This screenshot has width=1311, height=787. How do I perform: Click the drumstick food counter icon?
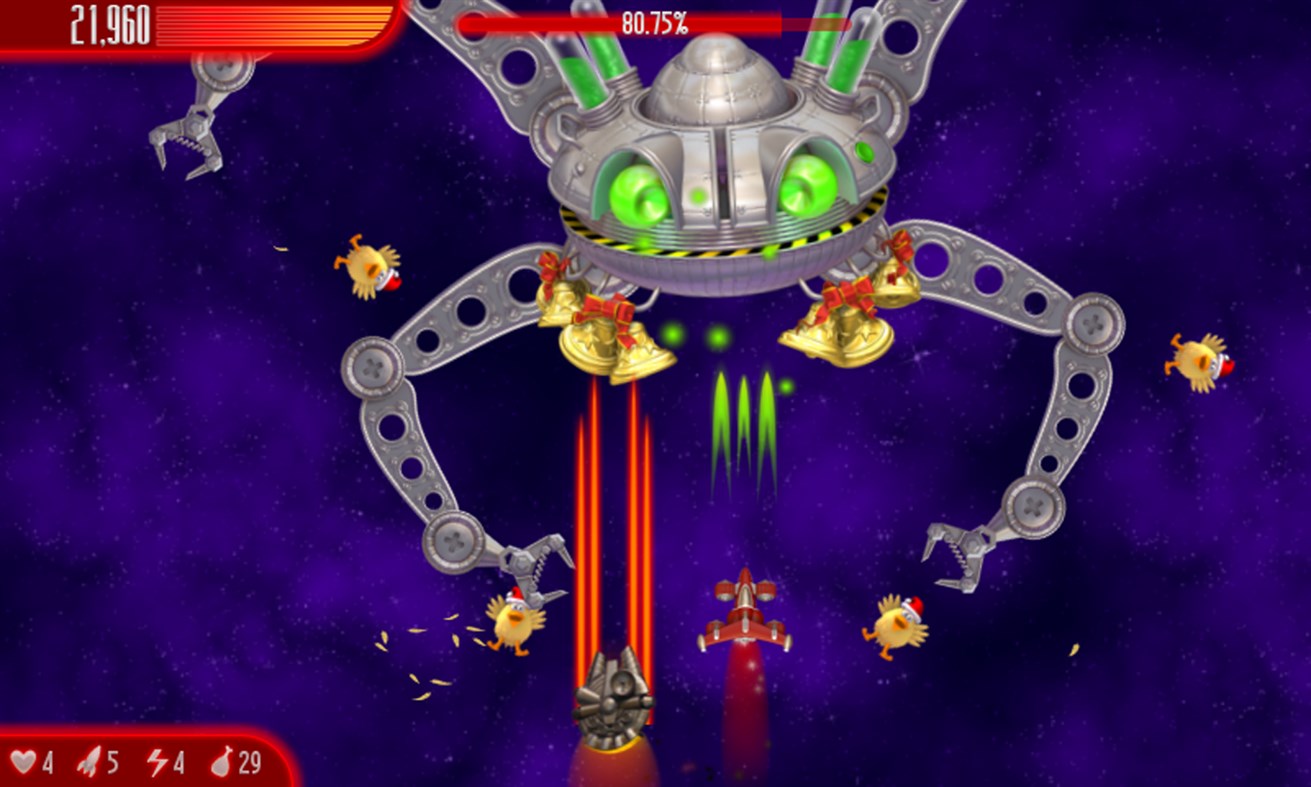[222, 762]
